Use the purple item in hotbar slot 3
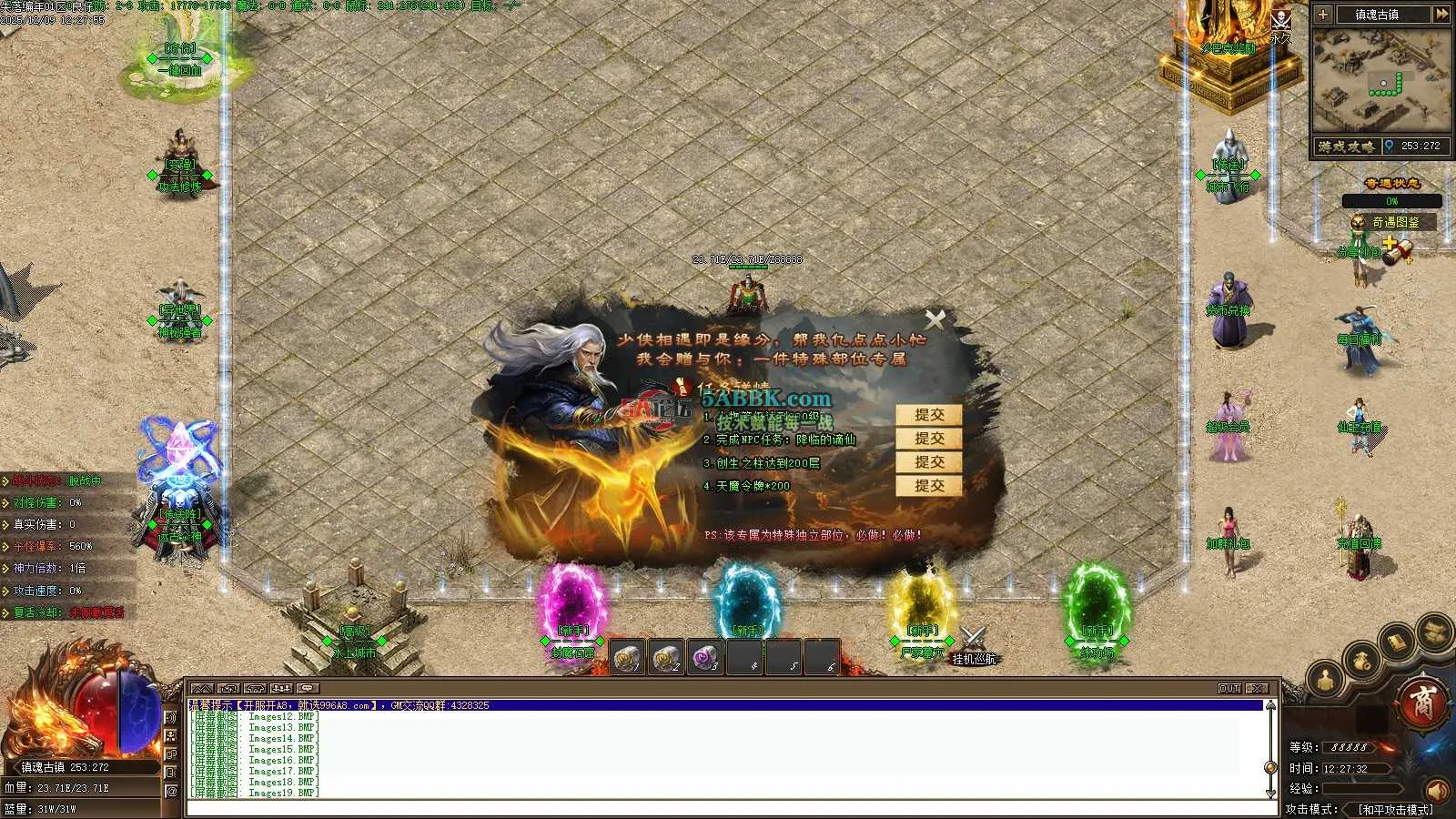This screenshot has width=1456, height=819. 705,657
